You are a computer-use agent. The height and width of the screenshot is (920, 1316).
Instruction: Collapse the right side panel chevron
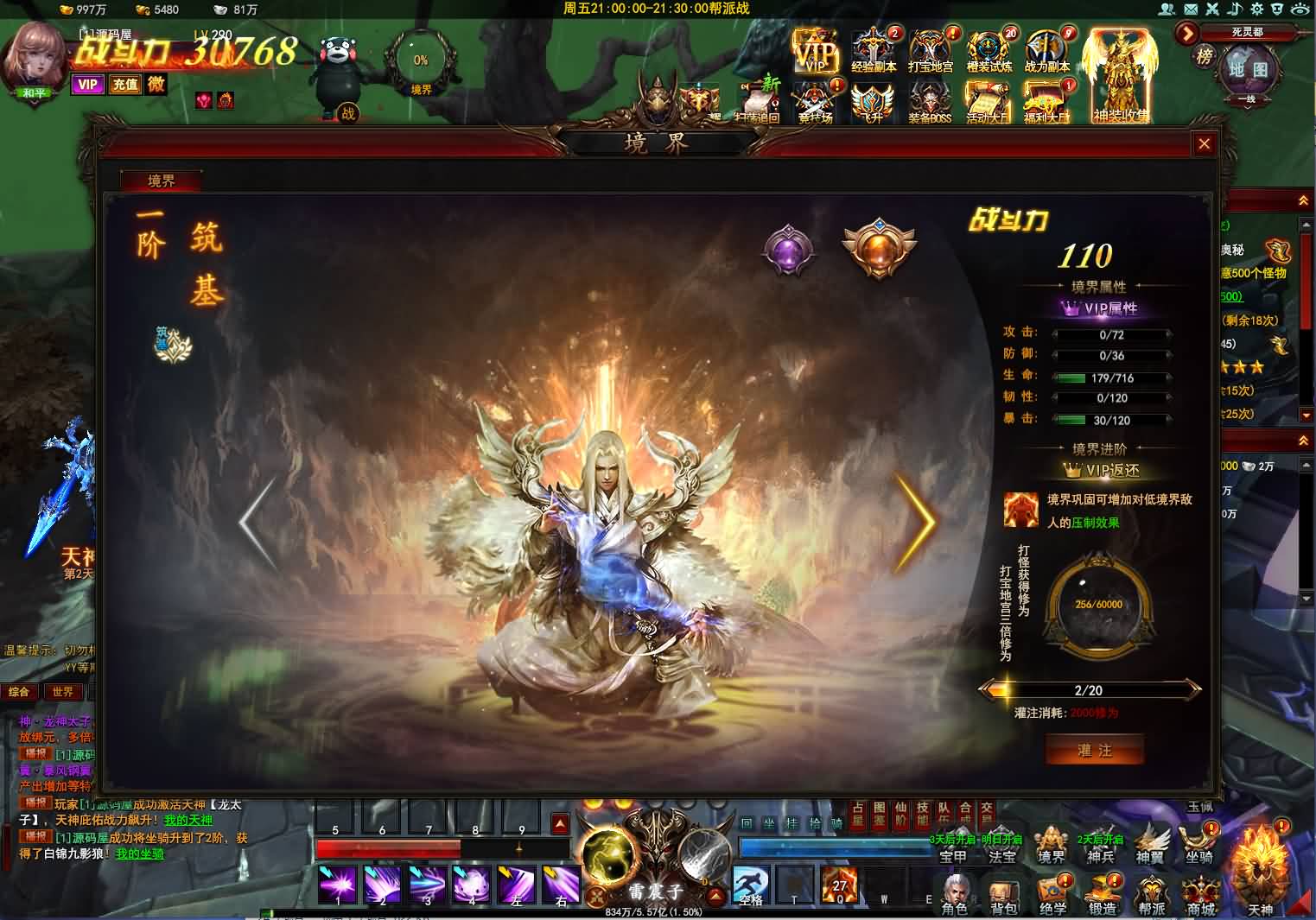point(1303,200)
